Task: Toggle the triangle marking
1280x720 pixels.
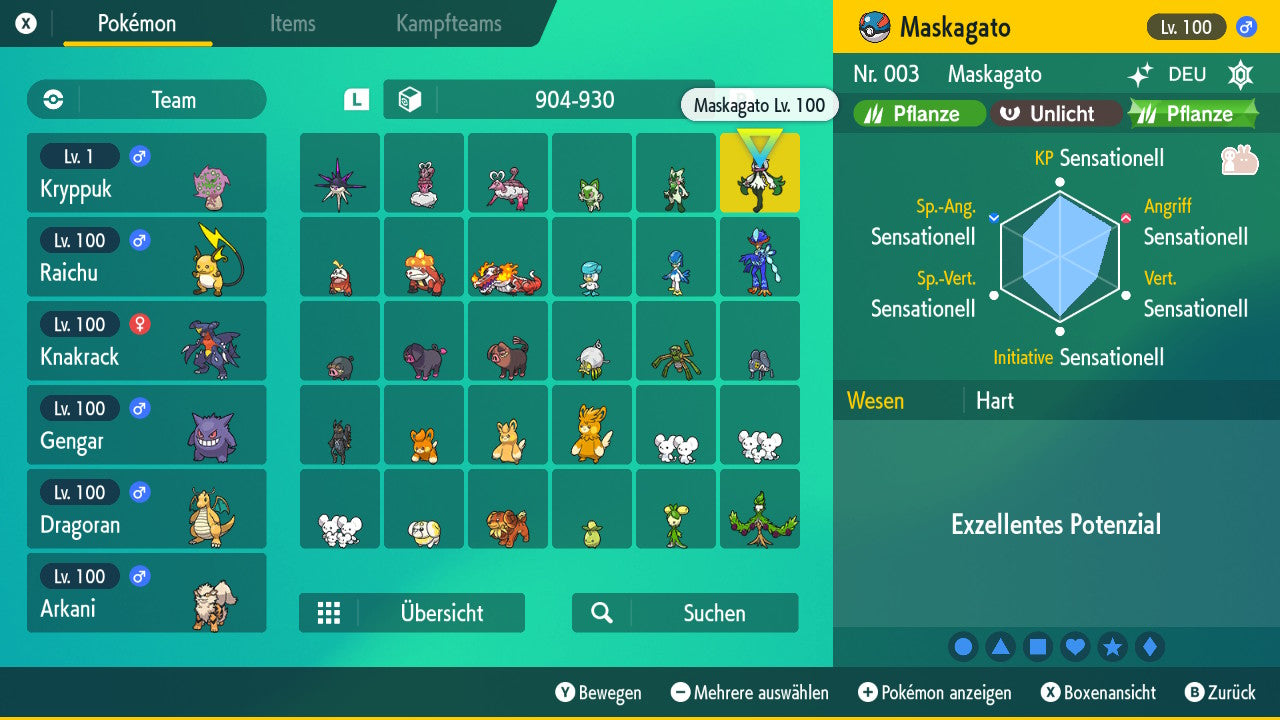Action: click(x=1000, y=646)
